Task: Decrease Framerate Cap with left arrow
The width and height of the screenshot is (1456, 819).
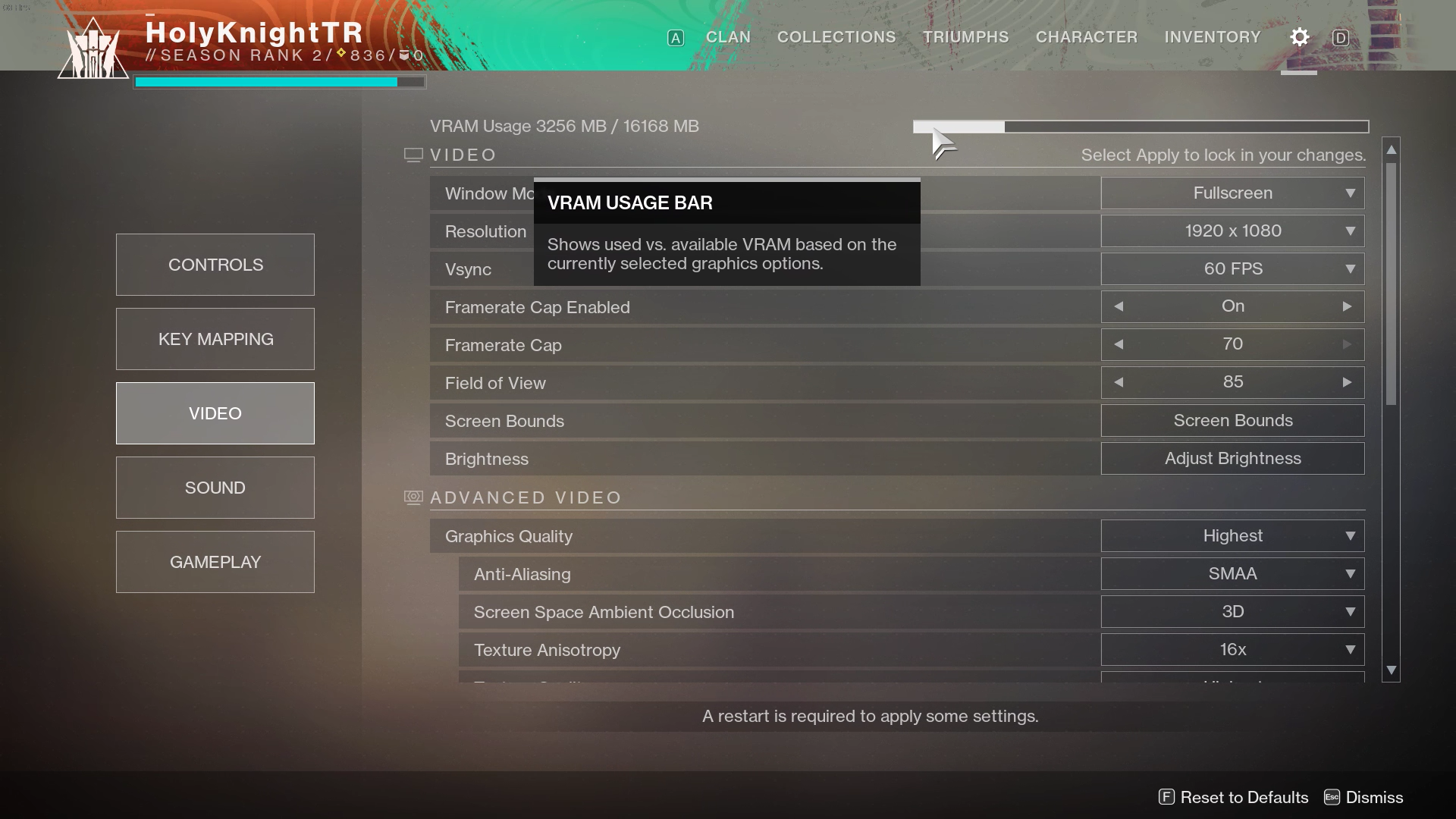Action: coord(1119,344)
